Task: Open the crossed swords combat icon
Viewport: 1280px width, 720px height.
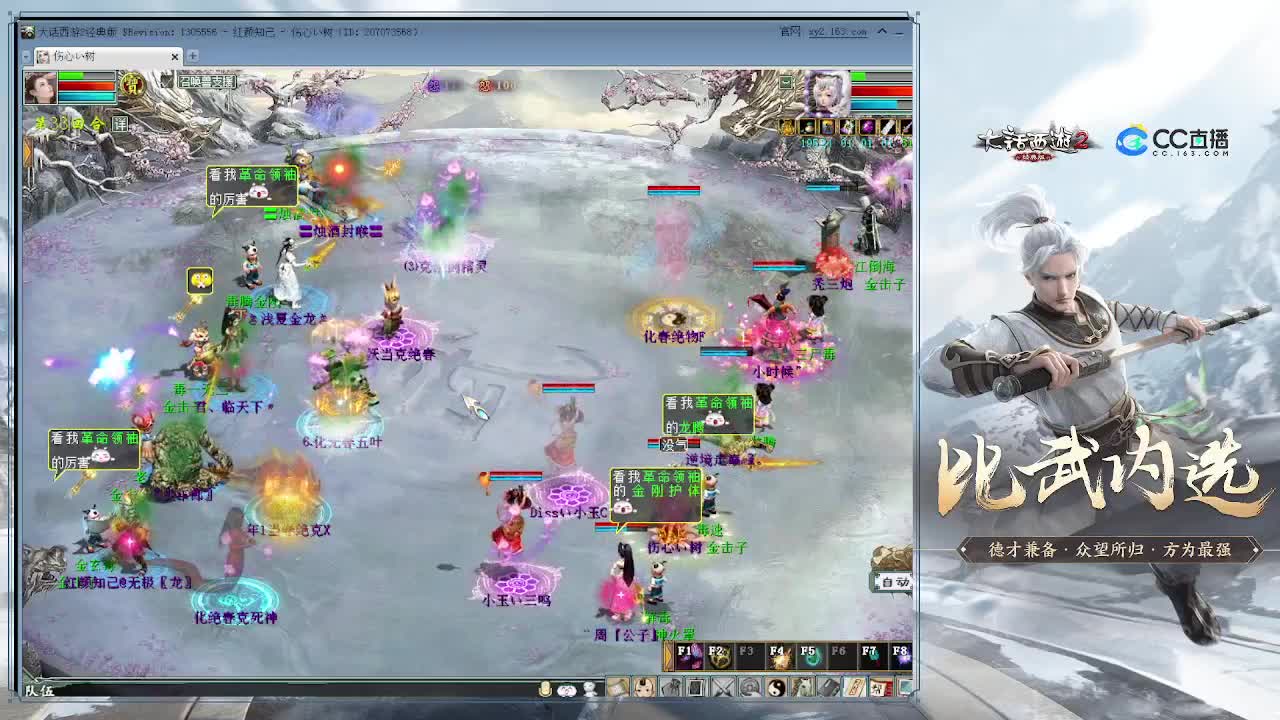Action: [722, 688]
